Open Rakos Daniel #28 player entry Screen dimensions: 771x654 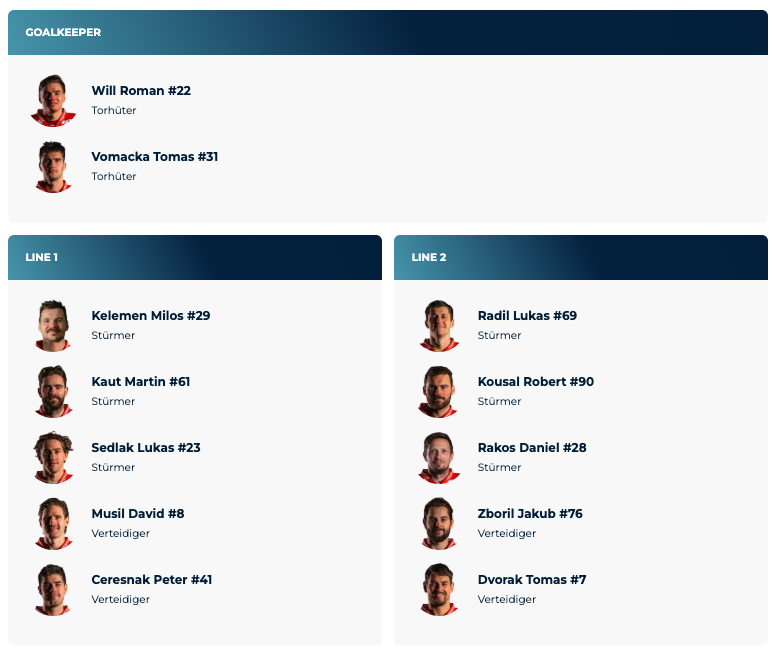(x=531, y=448)
